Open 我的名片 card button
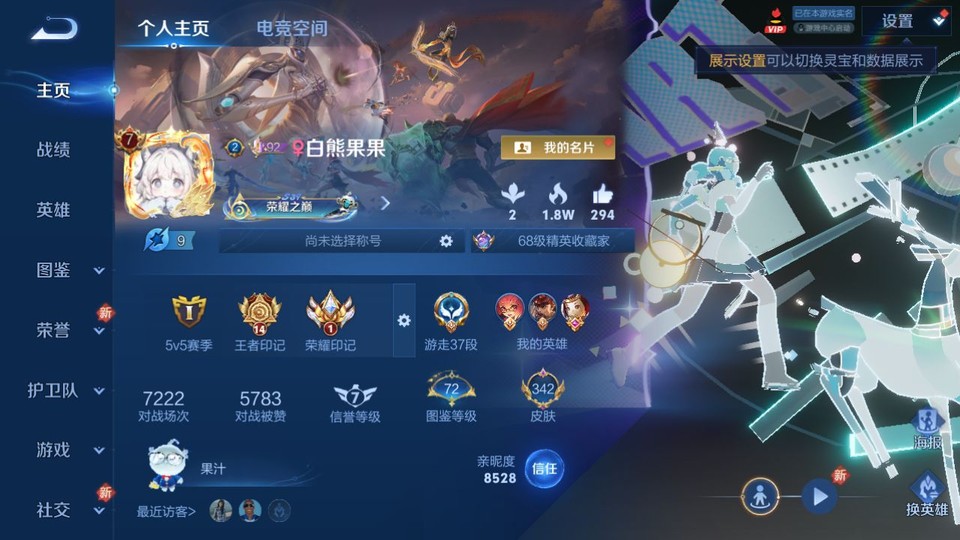960x540 pixels. click(558, 148)
